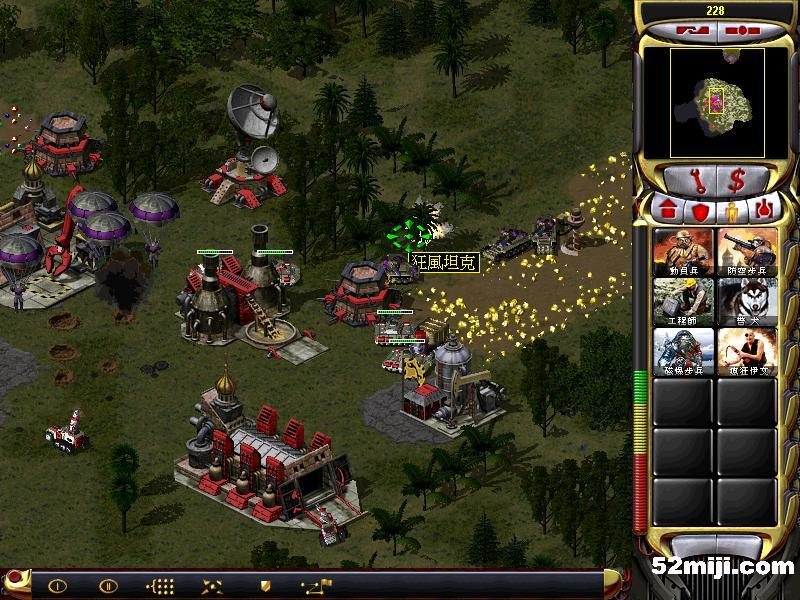This screenshot has width=800, height=600.
Task: Train Crazy Ivan (瘋狂伊文)
Action: click(747, 351)
